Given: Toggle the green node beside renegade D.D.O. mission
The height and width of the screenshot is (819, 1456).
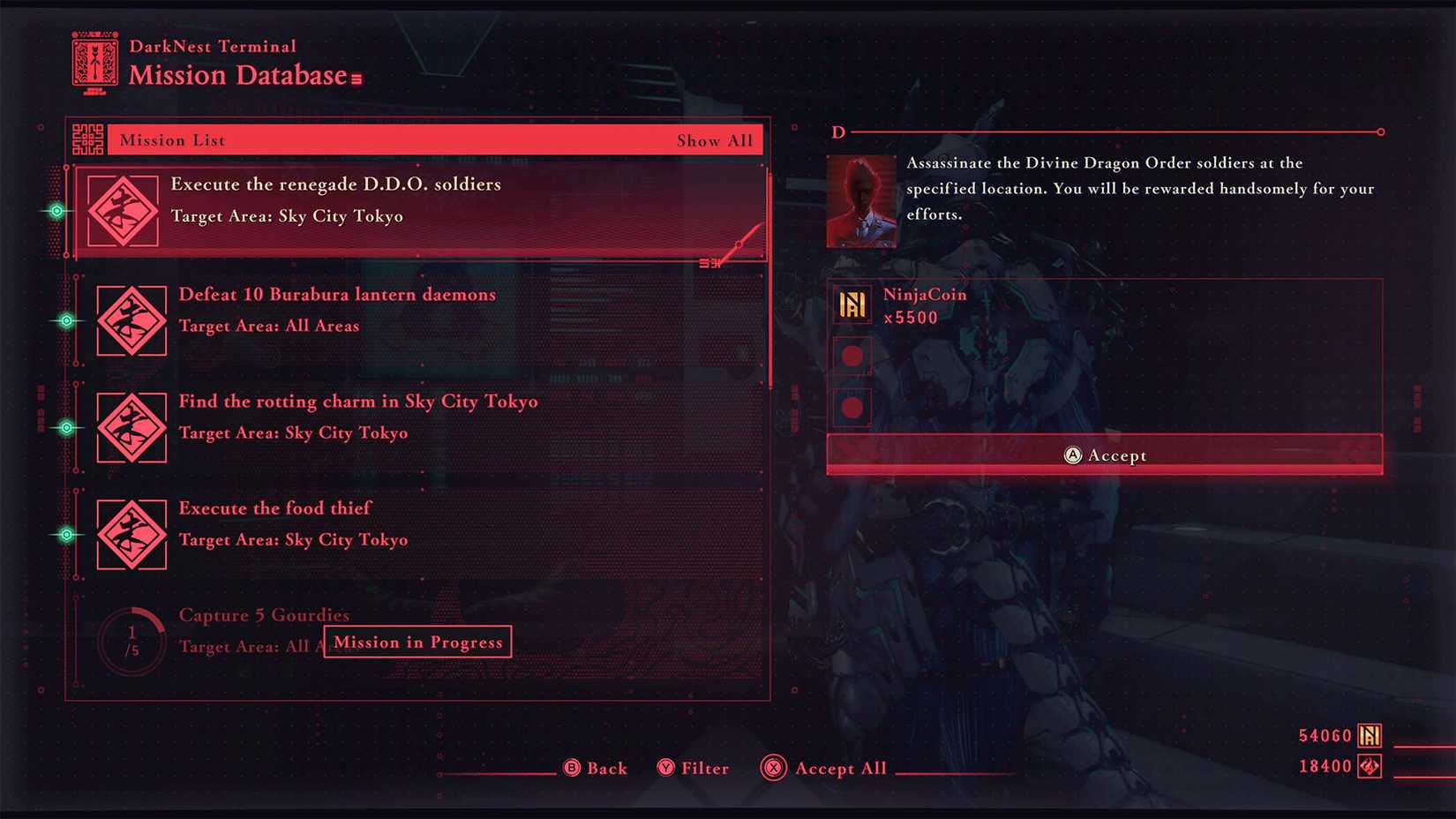Looking at the screenshot, I should (x=56, y=210).
